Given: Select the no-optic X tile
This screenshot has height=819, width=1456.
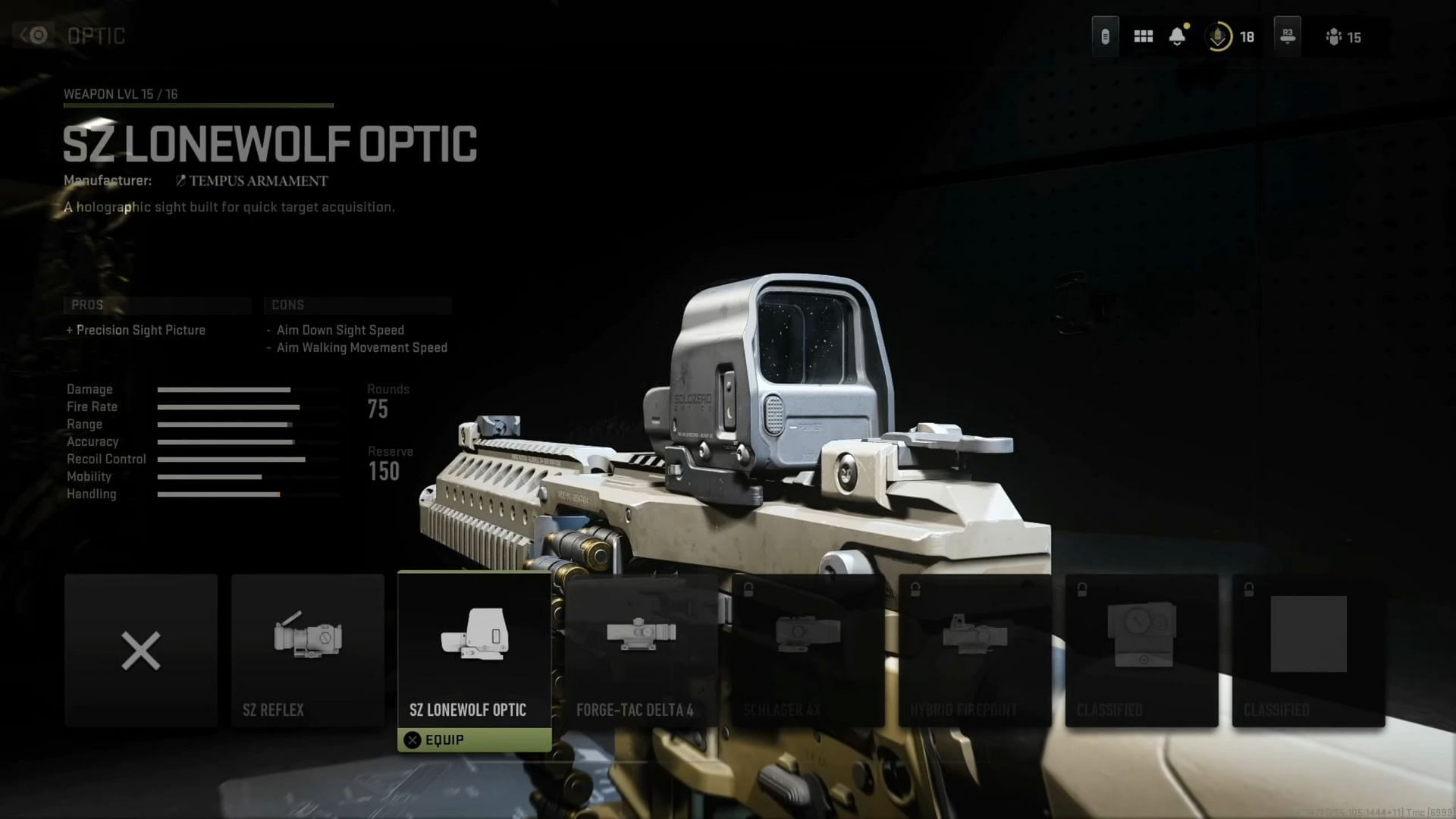Looking at the screenshot, I should tap(141, 651).
